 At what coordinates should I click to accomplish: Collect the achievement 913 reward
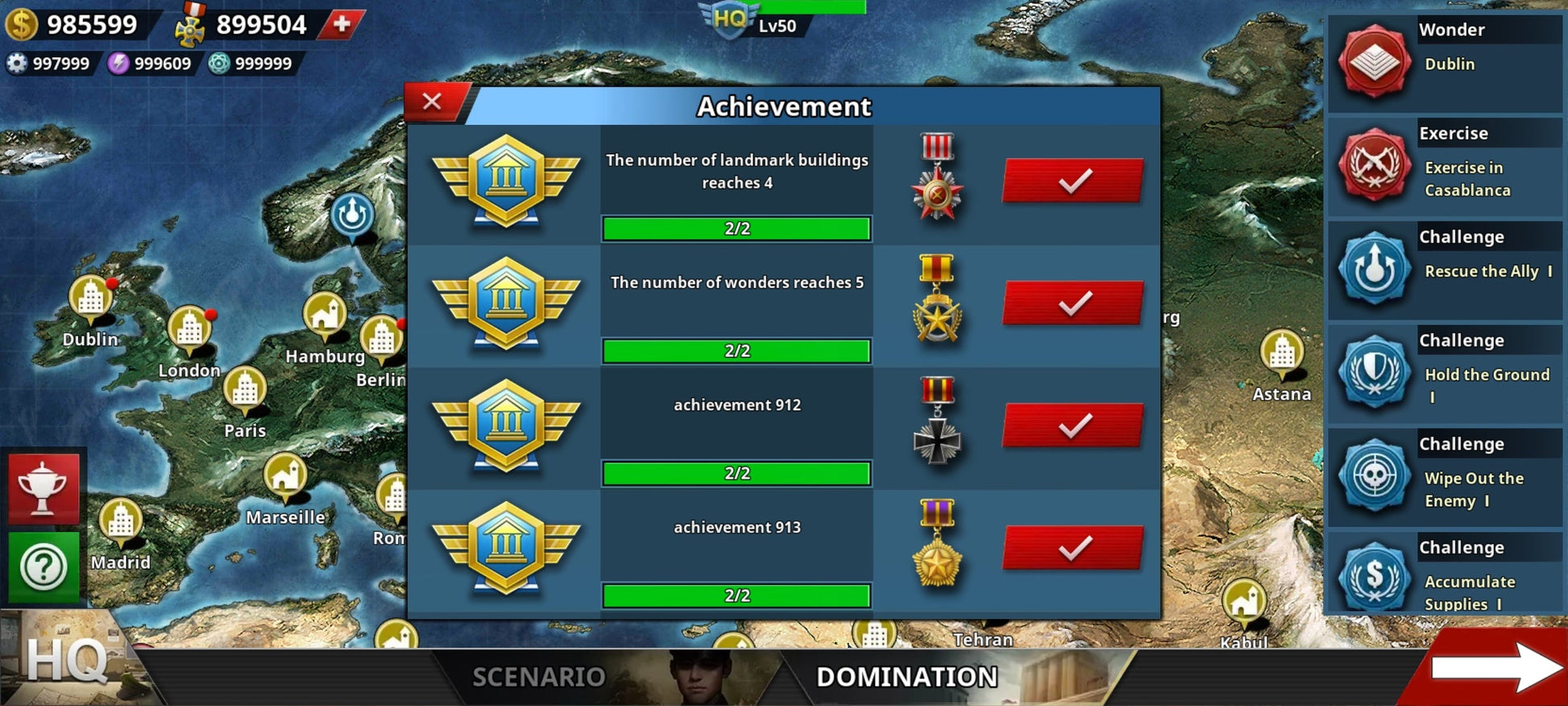[1072, 548]
